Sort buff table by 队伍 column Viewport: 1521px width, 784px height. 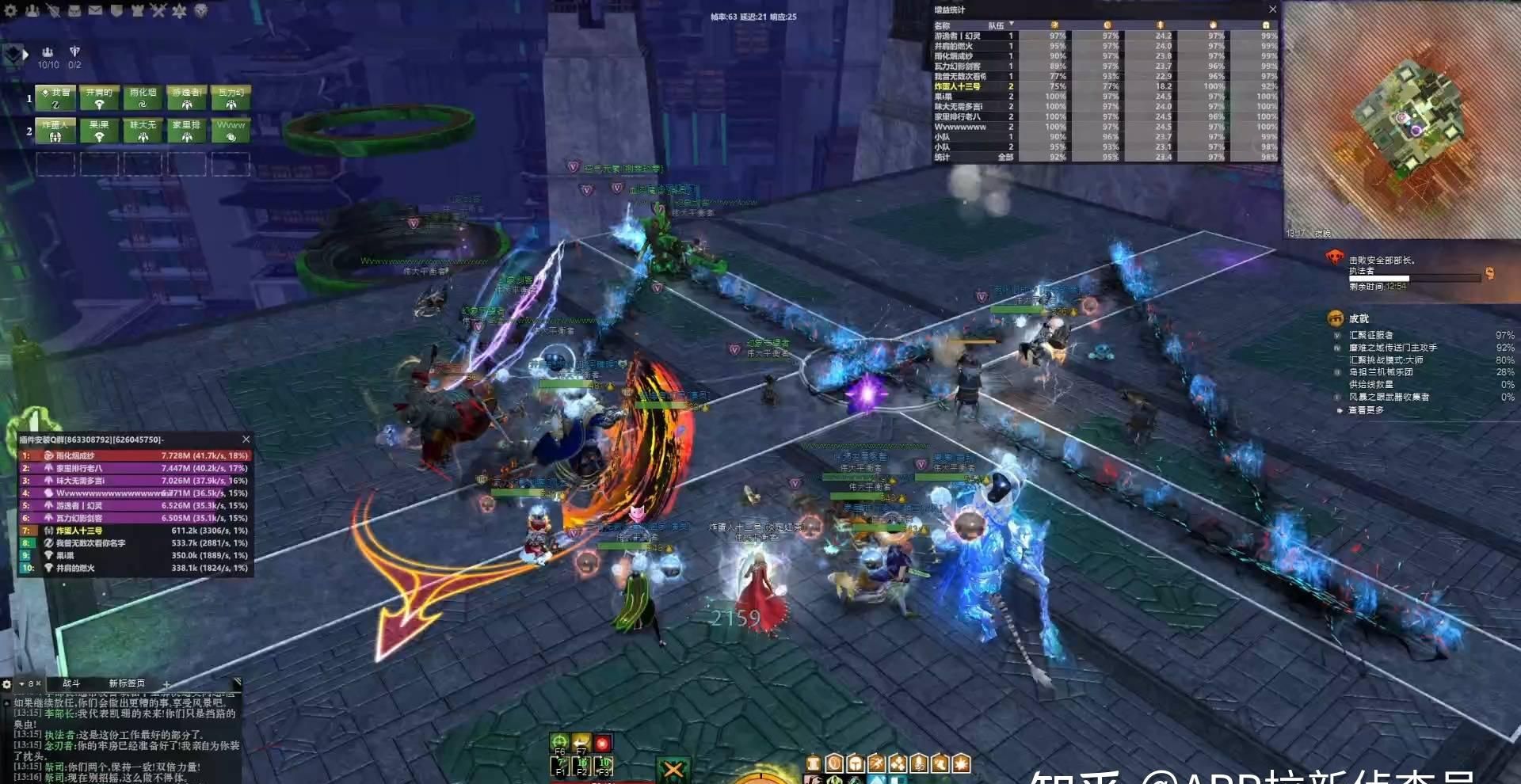[x=997, y=25]
